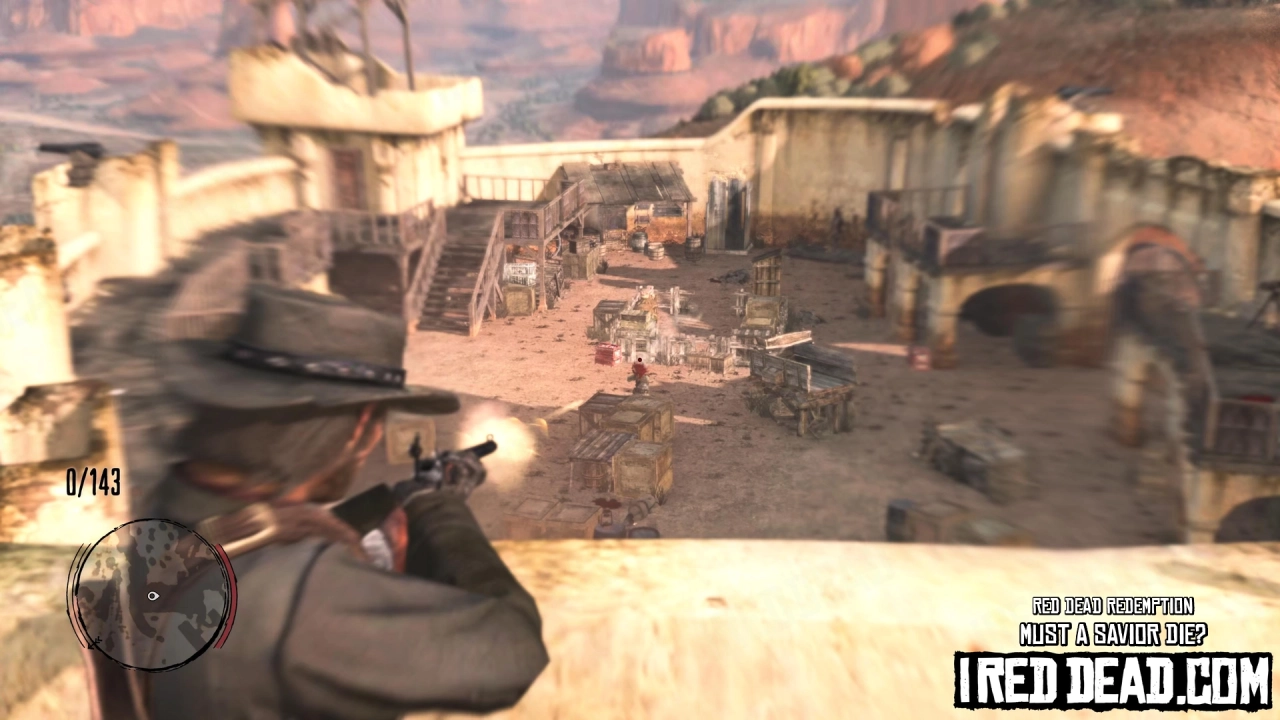Click the white enemy blip on the minimap
This screenshot has height=720, width=1280.
[x=153, y=595]
